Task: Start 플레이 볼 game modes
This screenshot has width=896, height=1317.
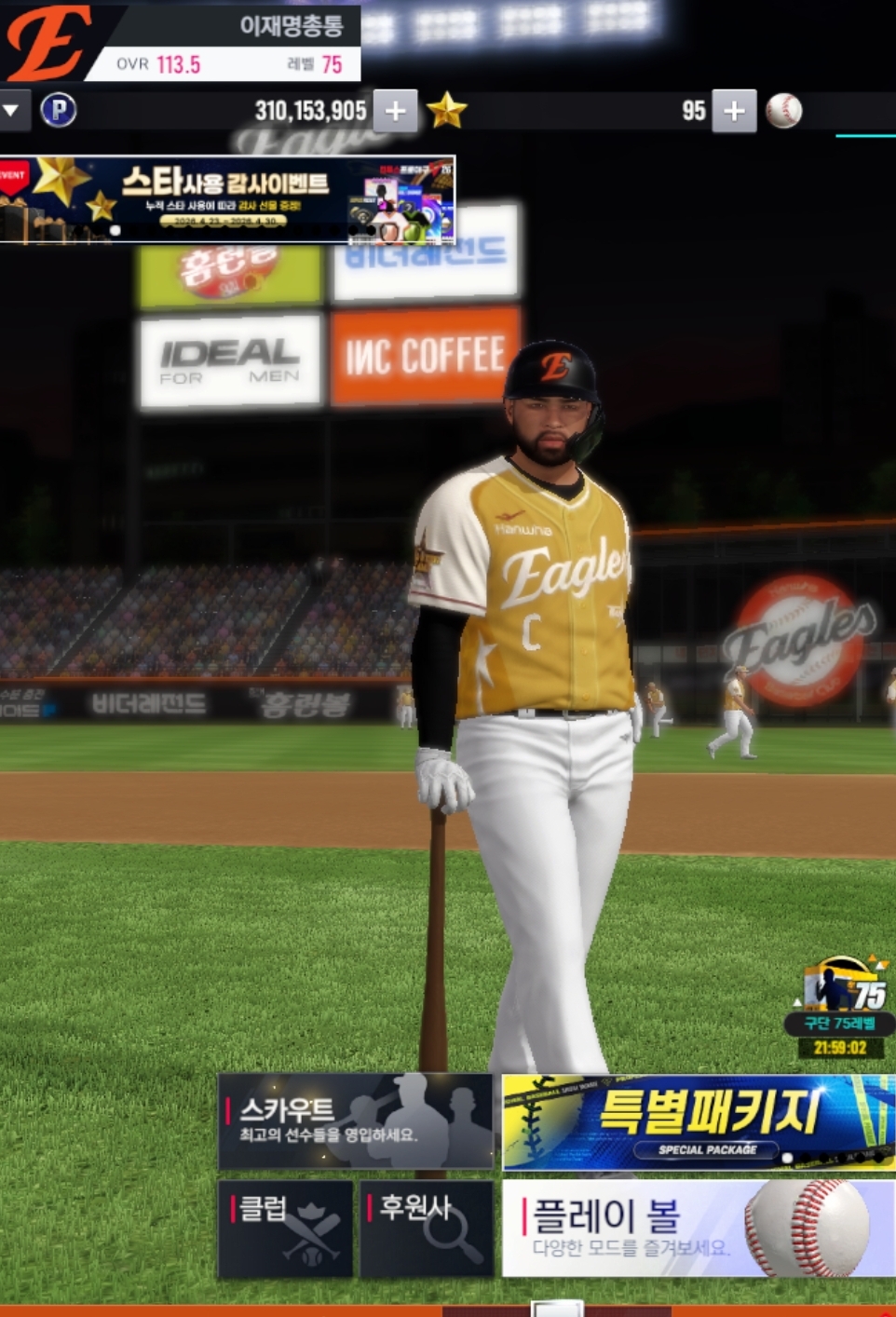Action: coord(698,1229)
